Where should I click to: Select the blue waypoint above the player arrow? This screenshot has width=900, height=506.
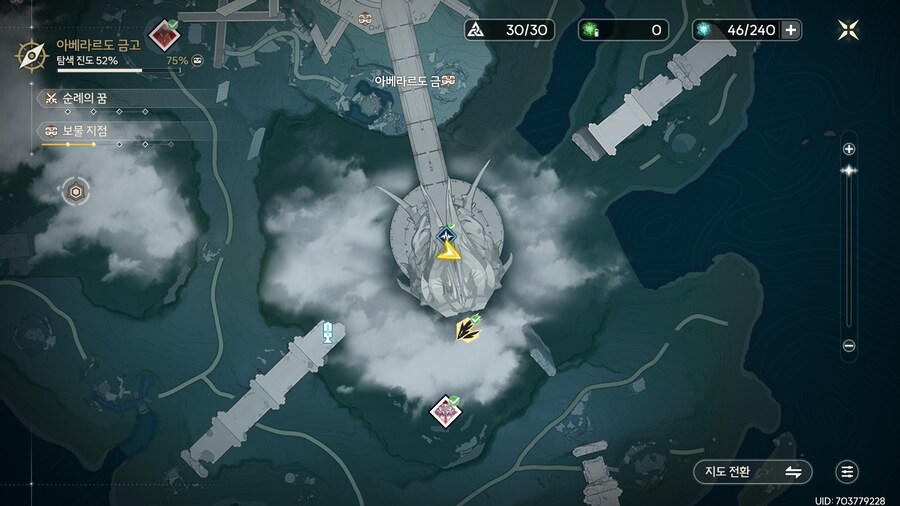(x=447, y=233)
